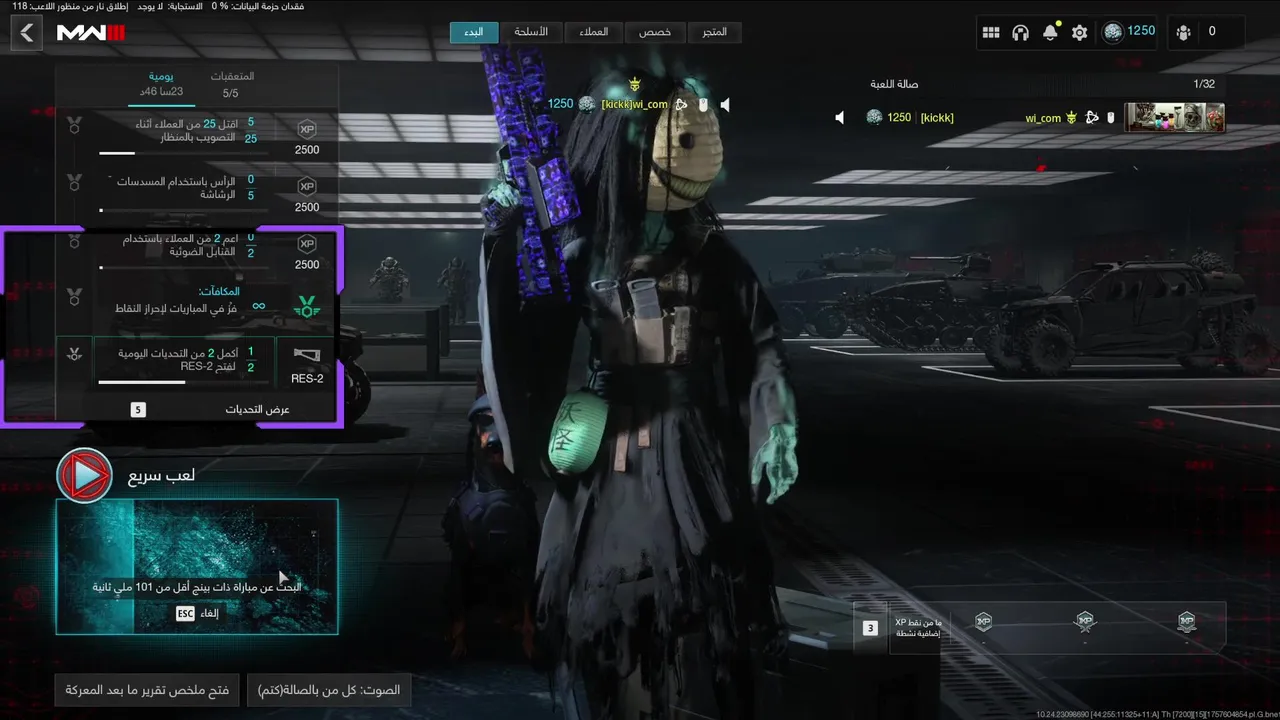
Task: Go back with the top-left arrow
Action: tap(26, 33)
